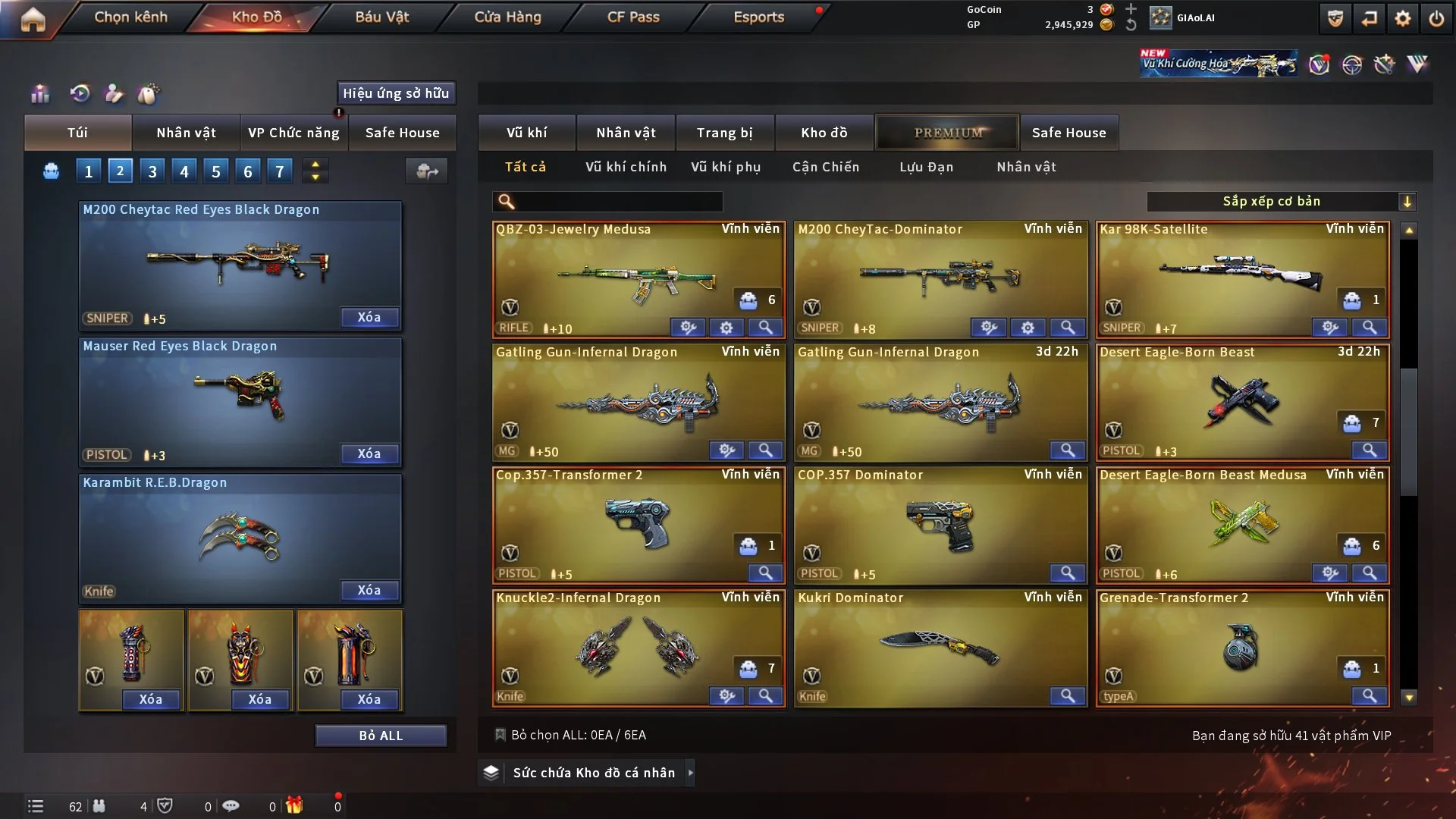The width and height of the screenshot is (1456, 819).
Task: Click the item search field
Action: coord(618,201)
